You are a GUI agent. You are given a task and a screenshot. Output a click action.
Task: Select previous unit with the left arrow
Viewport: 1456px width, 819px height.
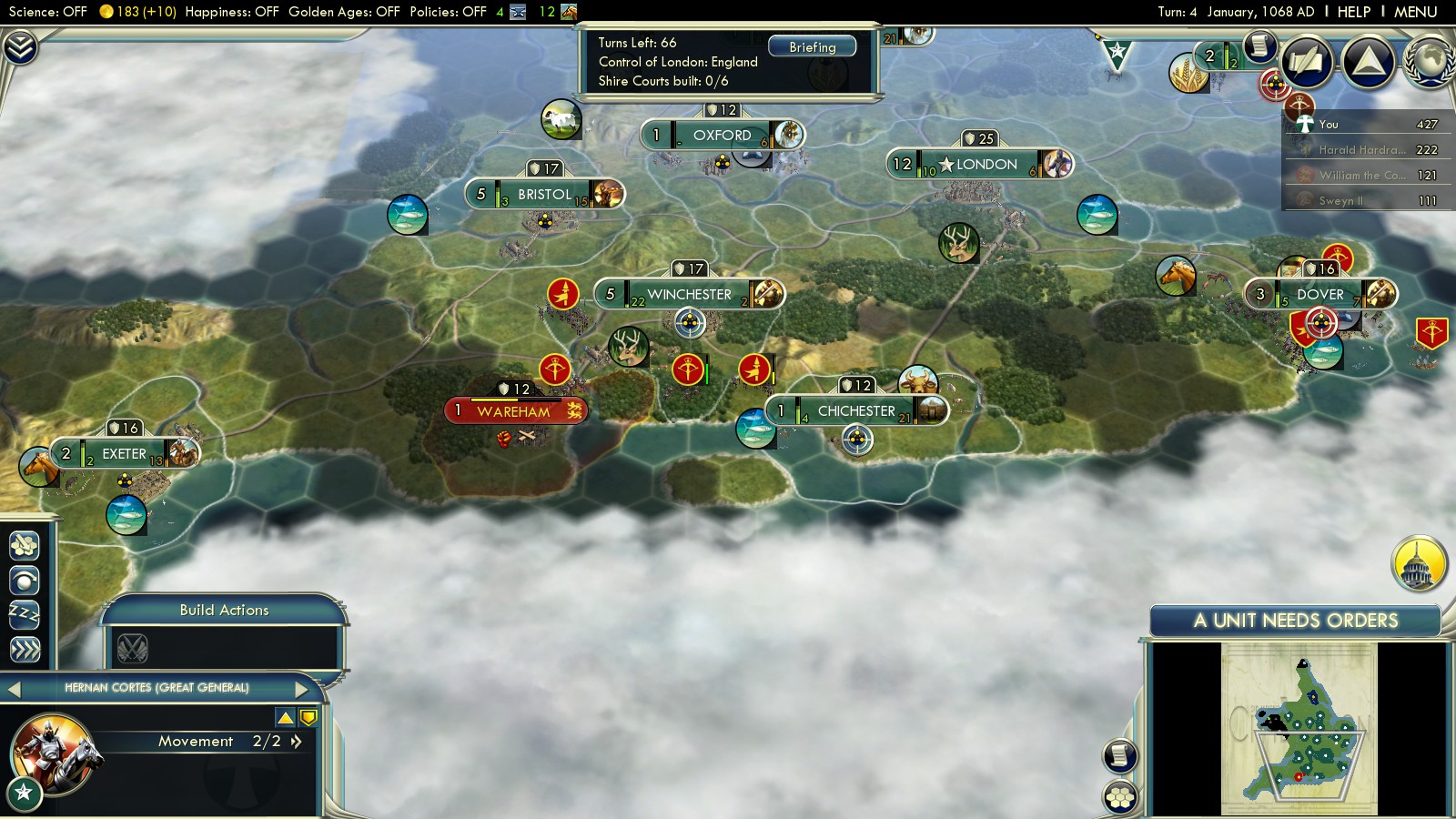14,689
